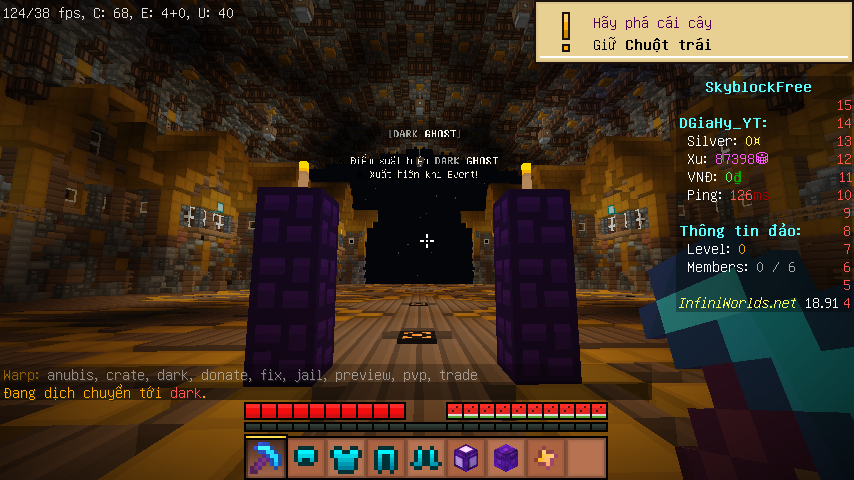Choose the dark purple block slot
The image size is (854, 480).
tap(506, 458)
